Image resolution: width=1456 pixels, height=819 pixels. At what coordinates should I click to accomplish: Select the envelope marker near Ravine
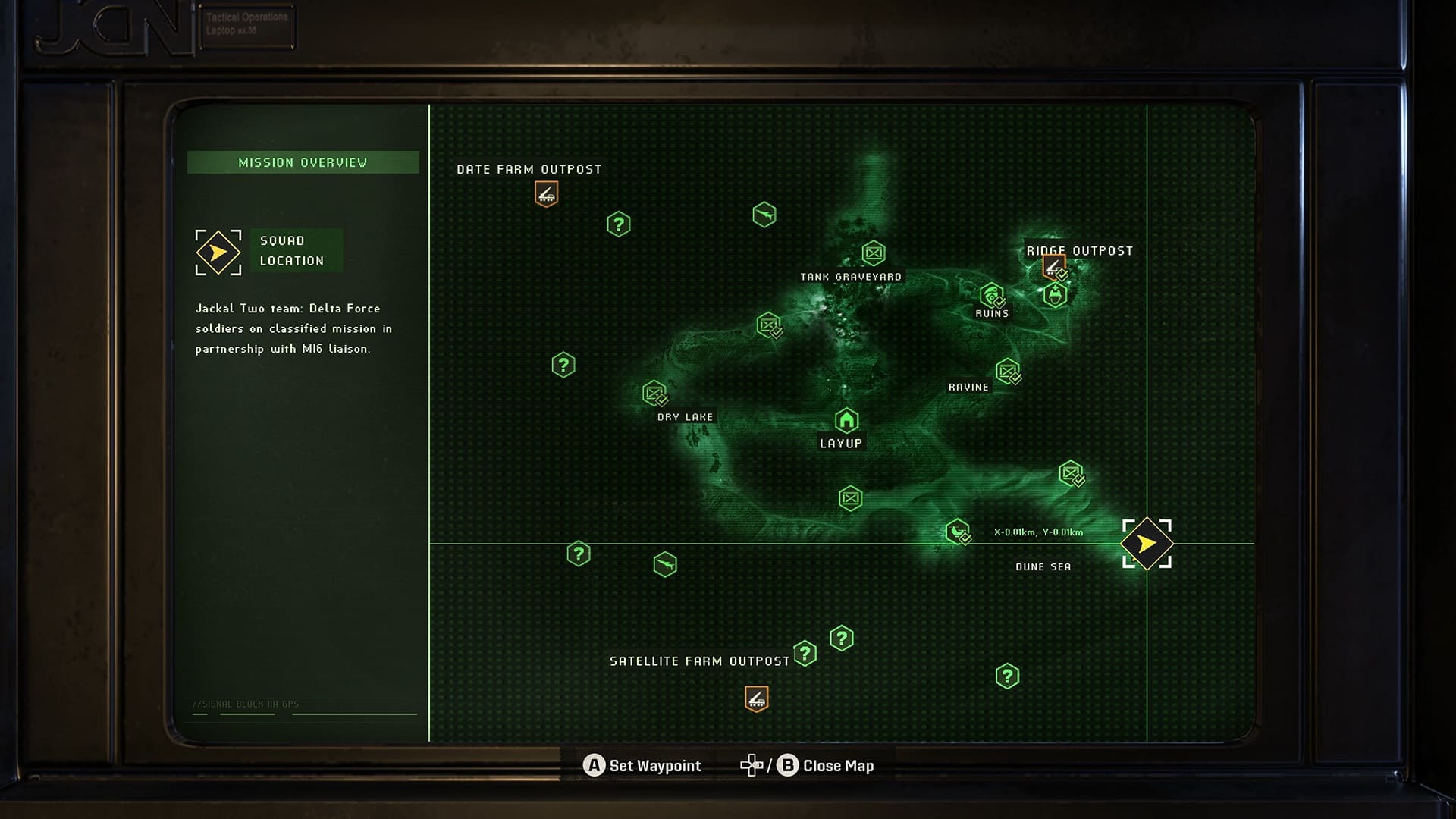coord(1009,373)
